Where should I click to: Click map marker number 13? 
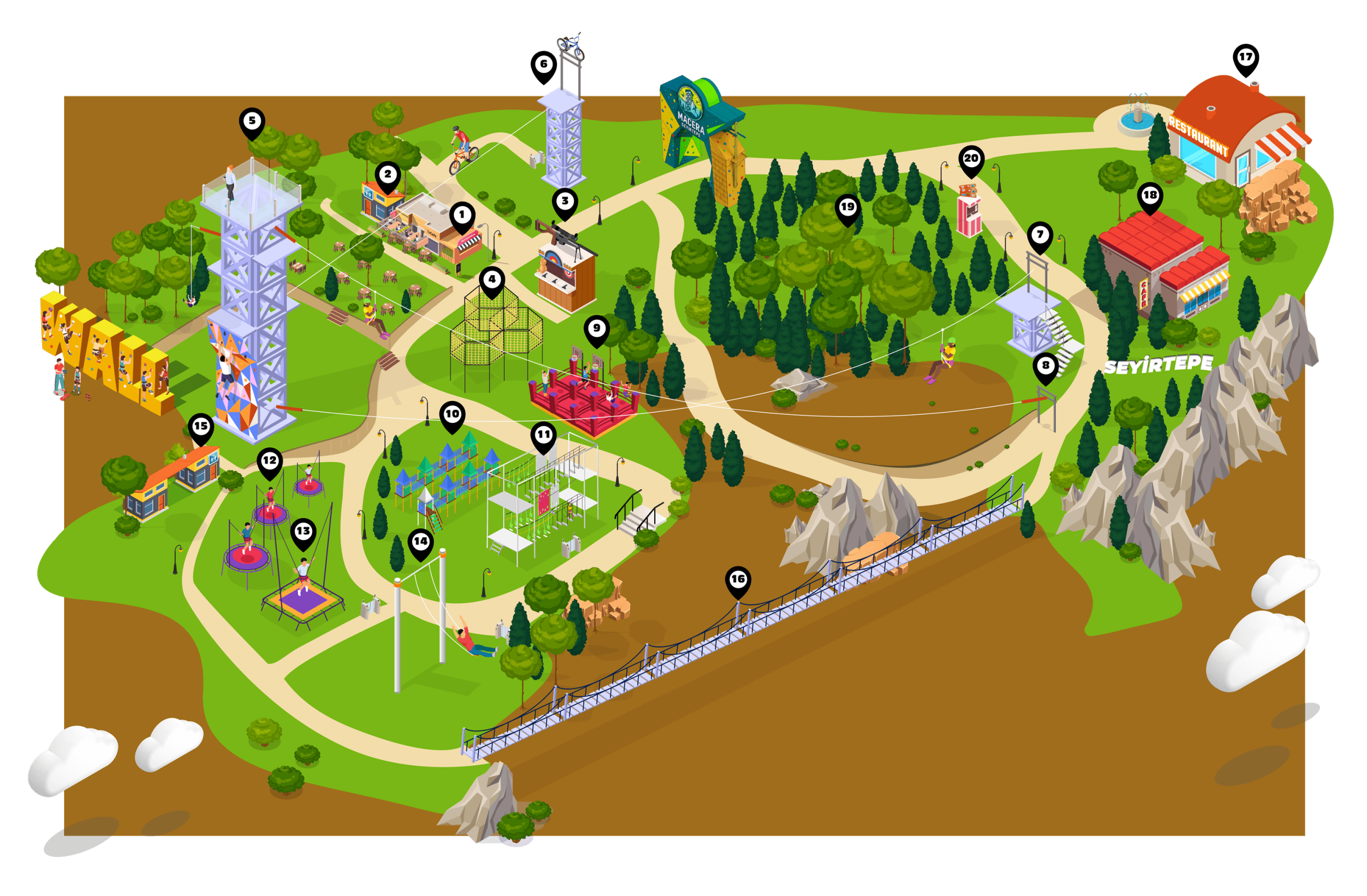click(303, 532)
